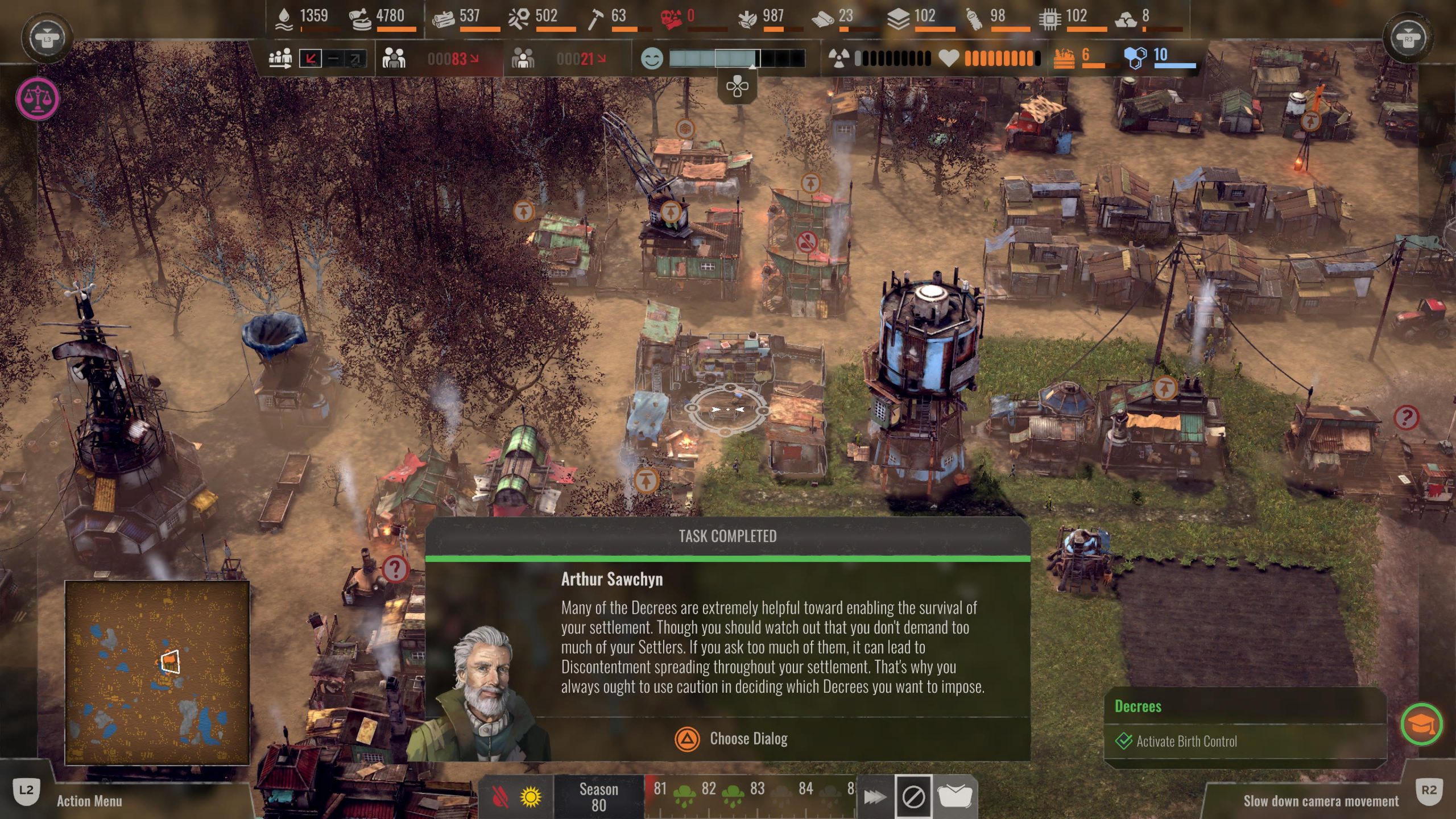This screenshot has height=819, width=1456.
Task: Click the adult population icon
Action: coord(394,58)
